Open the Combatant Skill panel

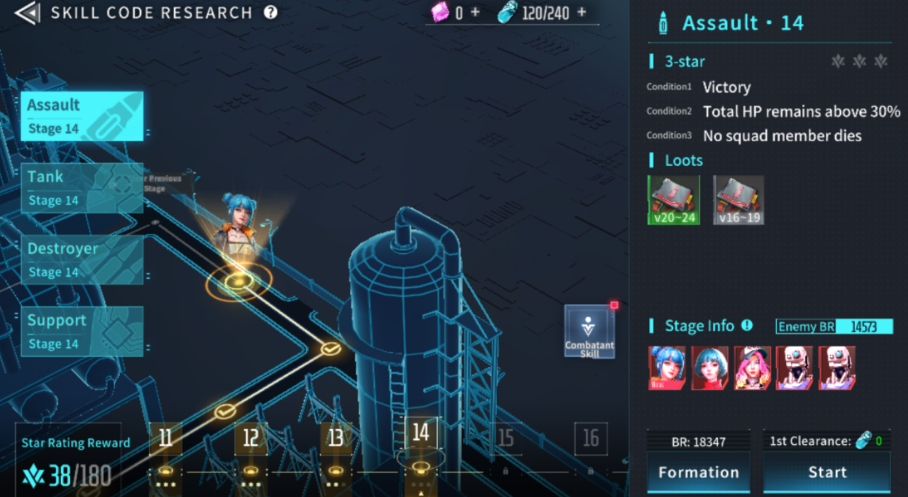click(590, 333)
